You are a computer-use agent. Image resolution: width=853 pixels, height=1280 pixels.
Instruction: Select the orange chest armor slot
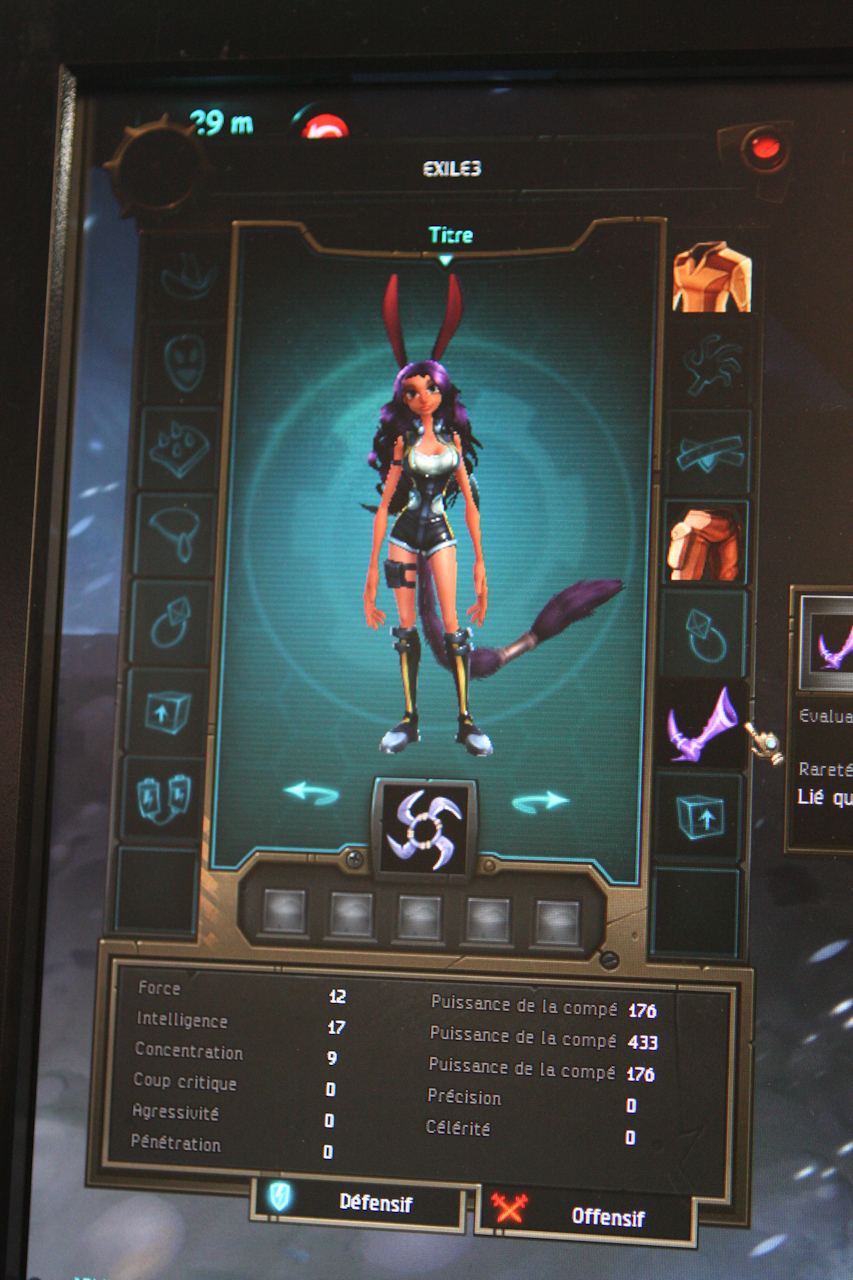[x=711, y=276]
